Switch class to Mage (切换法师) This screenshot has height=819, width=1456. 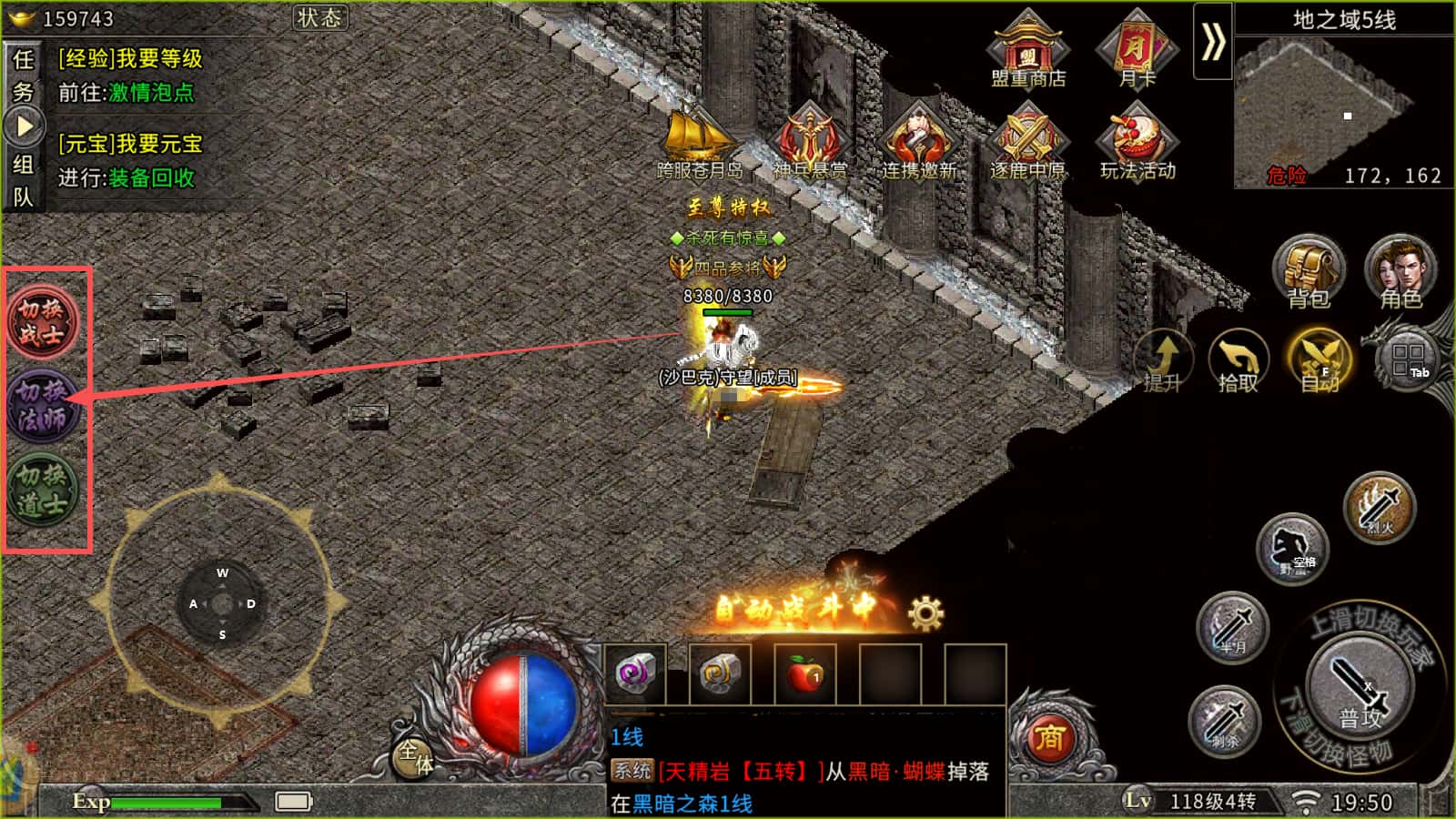click(x=43, y=405)
